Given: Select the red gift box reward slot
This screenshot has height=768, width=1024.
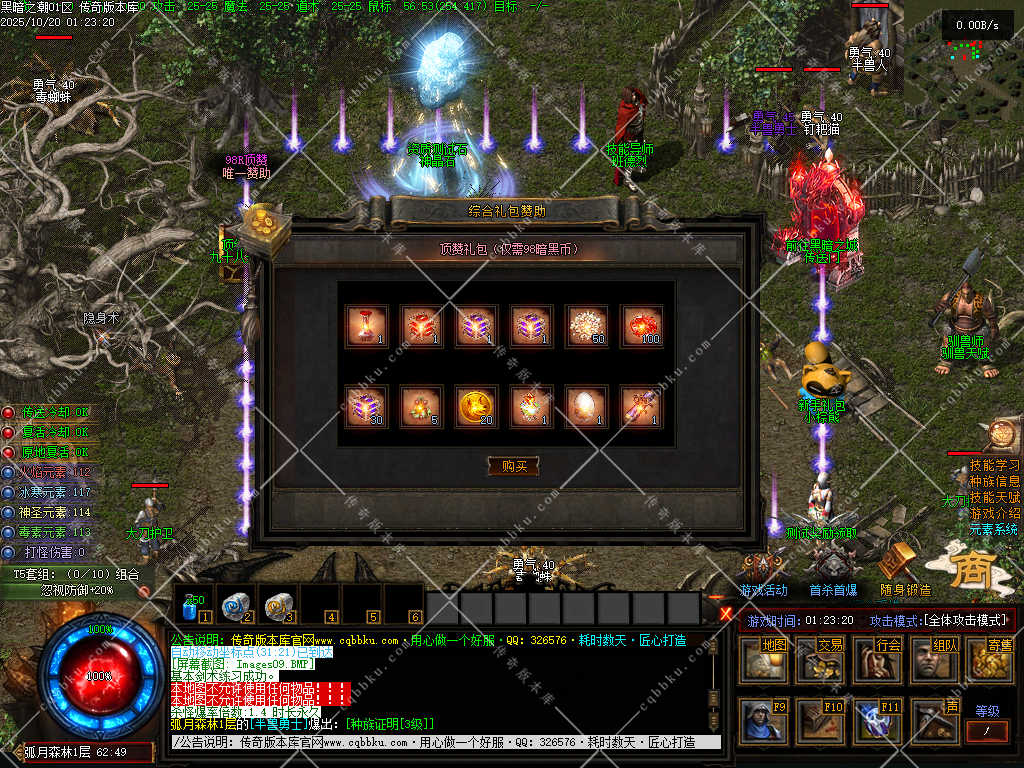Looking at the screenshot, I should coord(422,326).
